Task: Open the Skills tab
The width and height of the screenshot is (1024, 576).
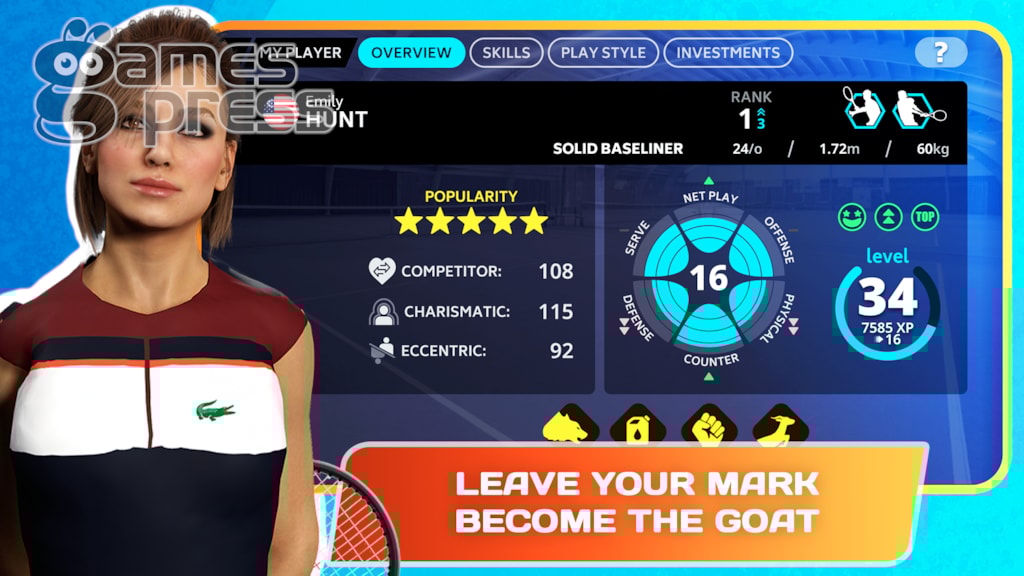Action: 506,53
